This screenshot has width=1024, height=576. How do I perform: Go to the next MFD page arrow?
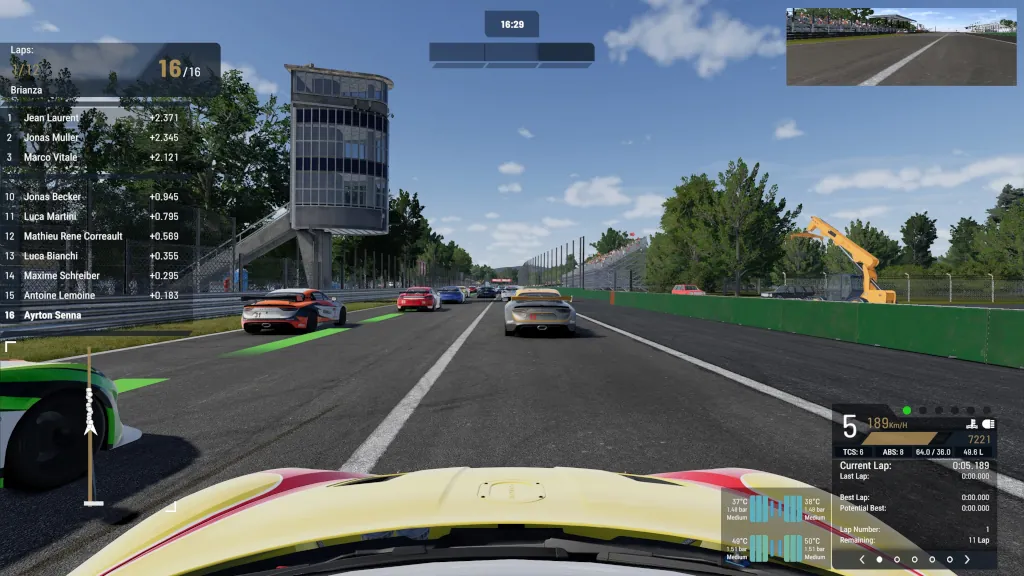pyautogui.click(x=967, y=560)
